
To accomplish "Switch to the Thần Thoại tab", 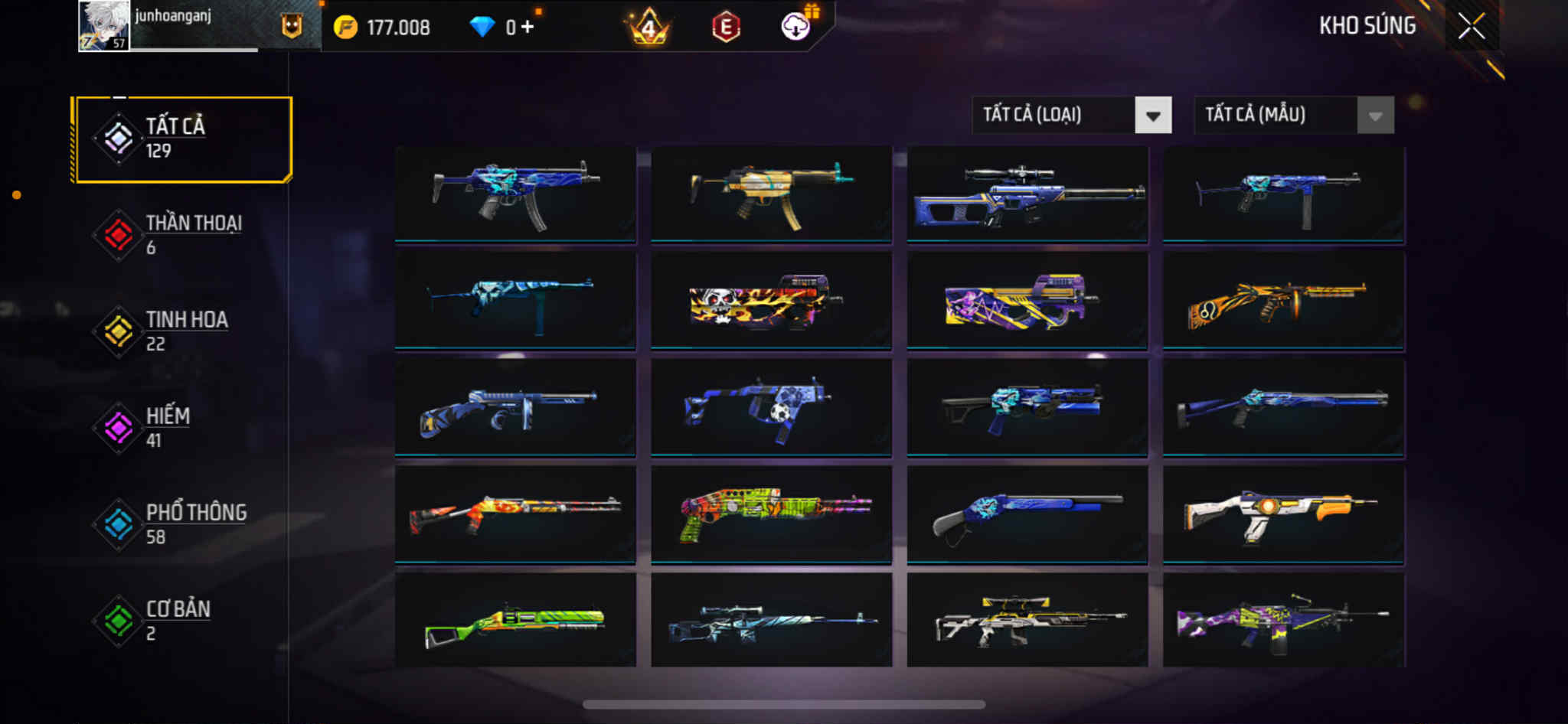I will click(x=183, y=235).
